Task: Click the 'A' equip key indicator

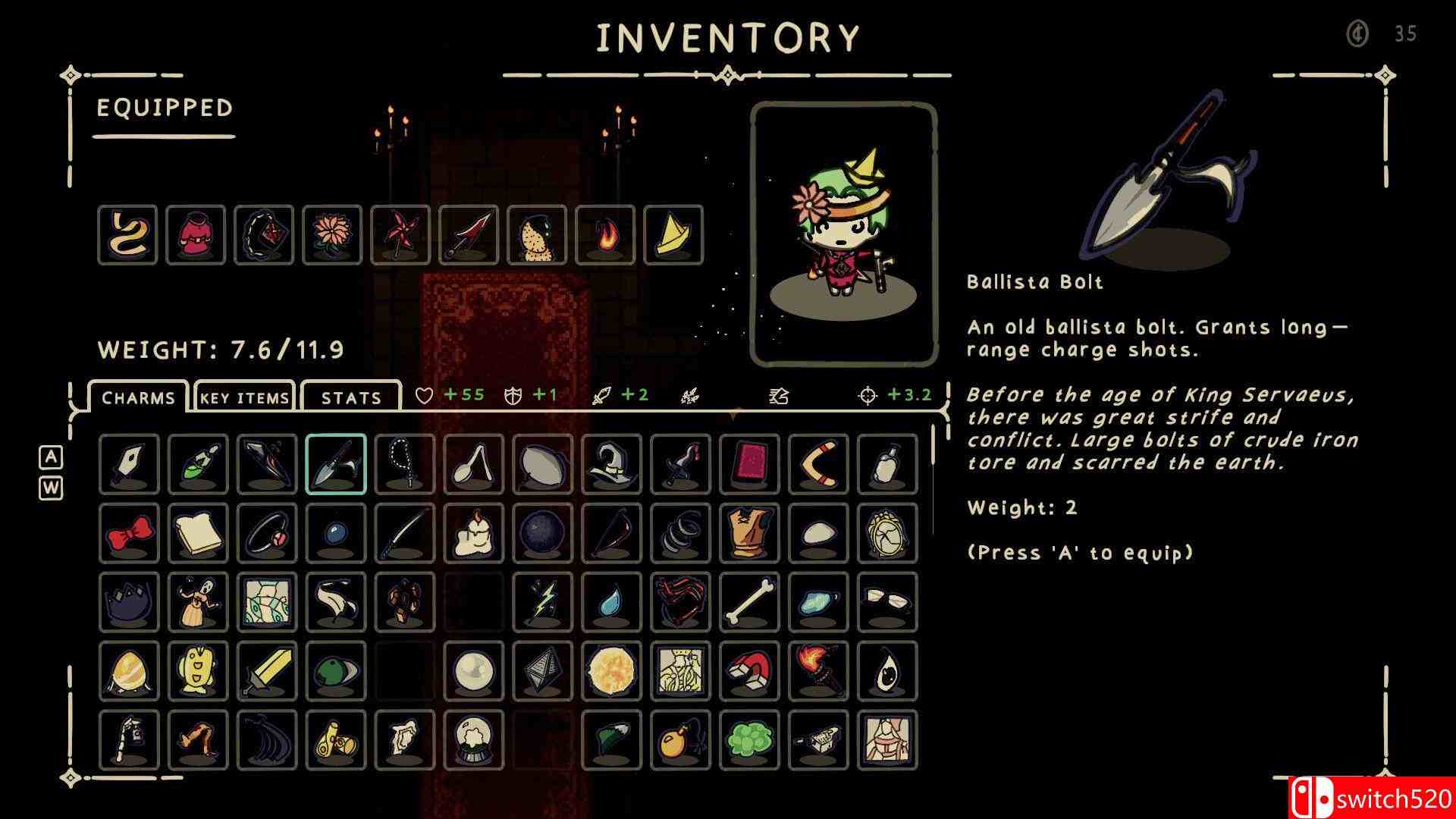Action: pyautogui.click(x=50, y=457)
